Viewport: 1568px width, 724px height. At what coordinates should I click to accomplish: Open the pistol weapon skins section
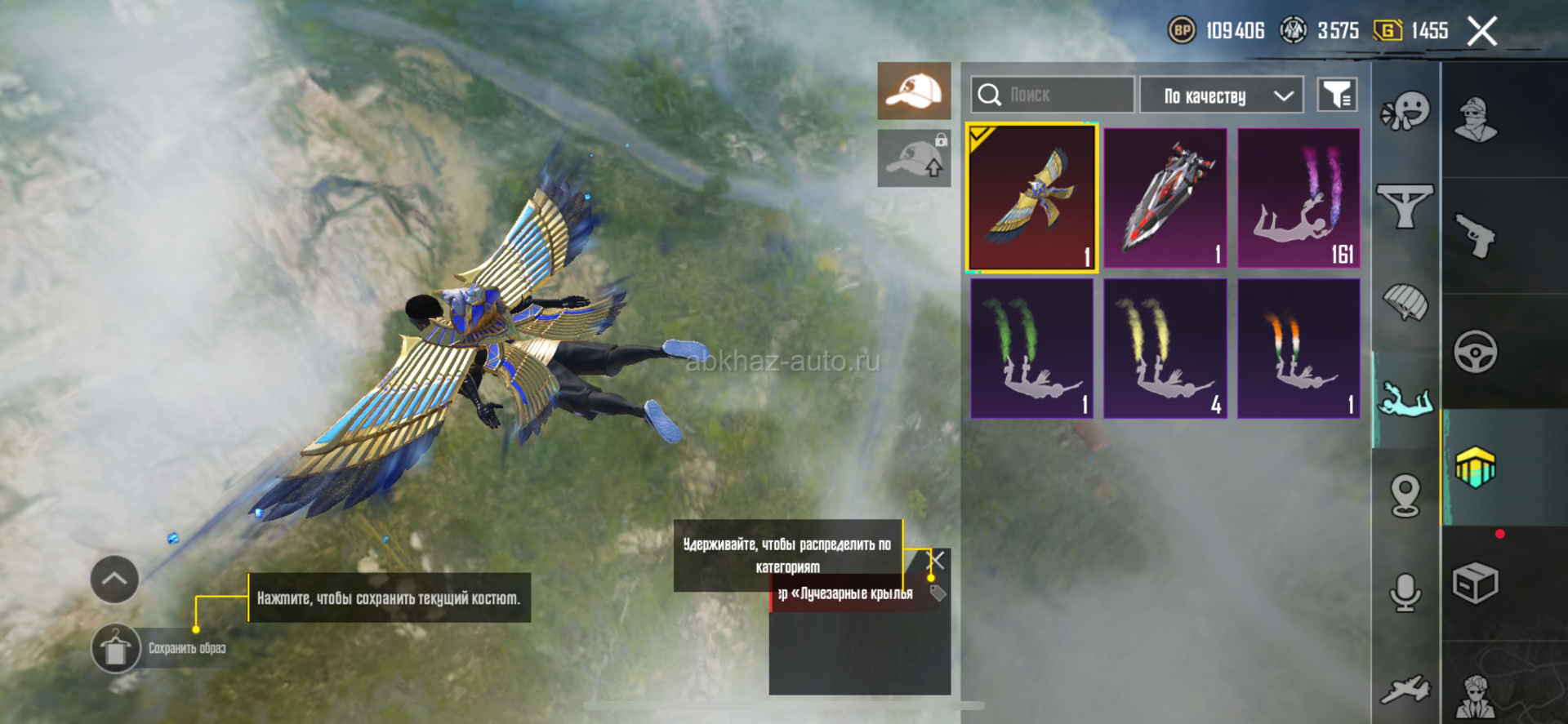1475,236
